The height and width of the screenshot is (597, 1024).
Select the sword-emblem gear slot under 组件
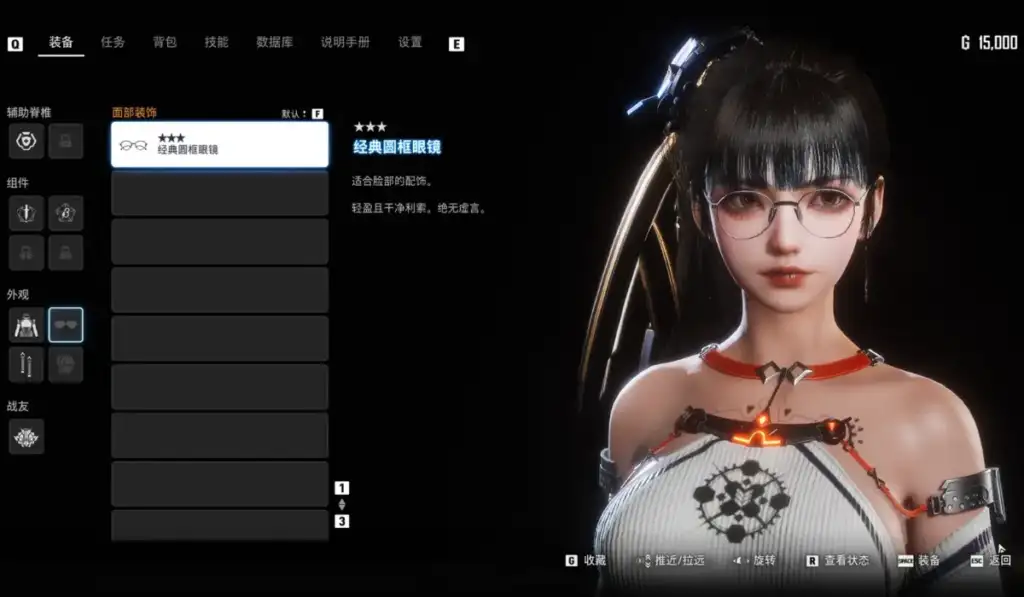coord(26,213)
